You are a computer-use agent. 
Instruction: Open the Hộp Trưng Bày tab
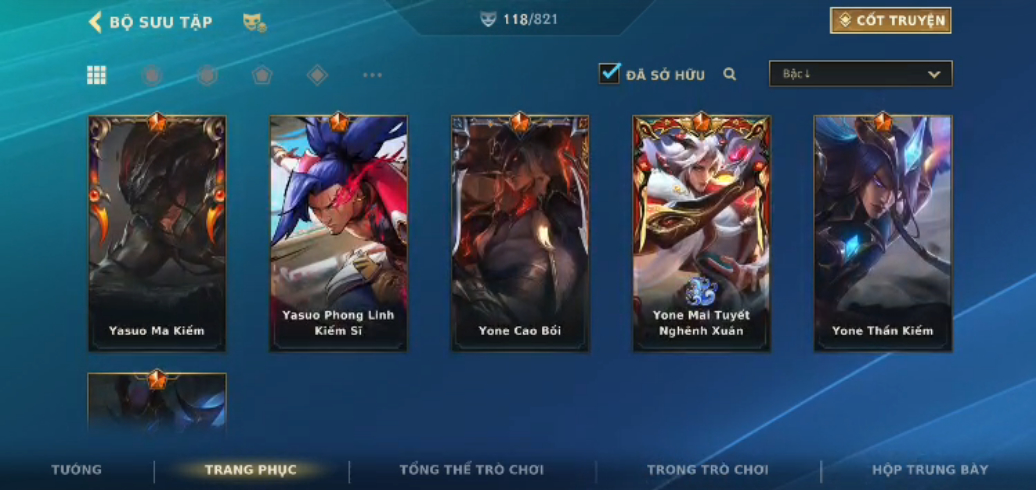click(930, 469)
